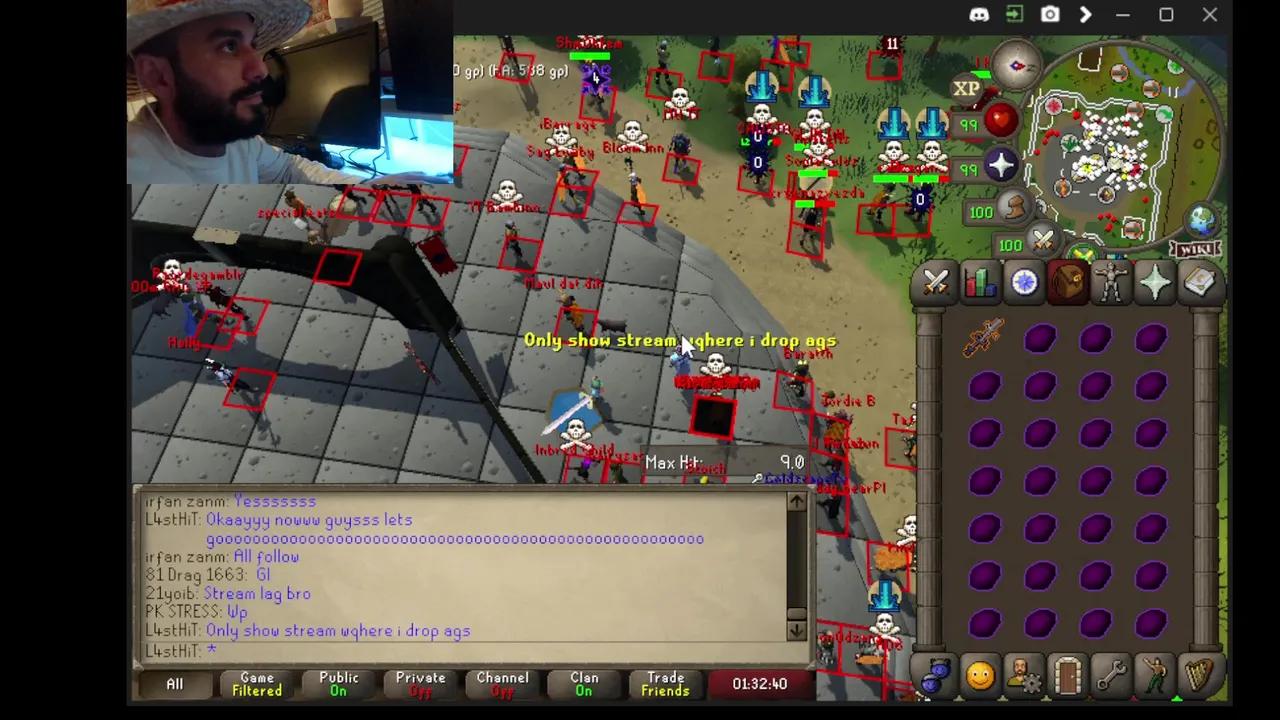Expand the RuneLite sidebar arrow

[1086, 15]
